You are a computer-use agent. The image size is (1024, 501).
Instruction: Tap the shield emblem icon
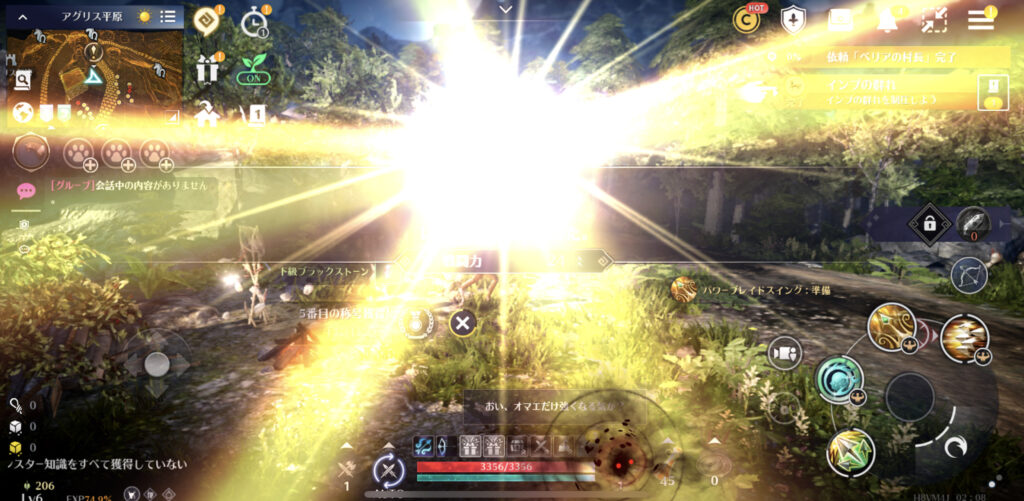pos(793,19)
